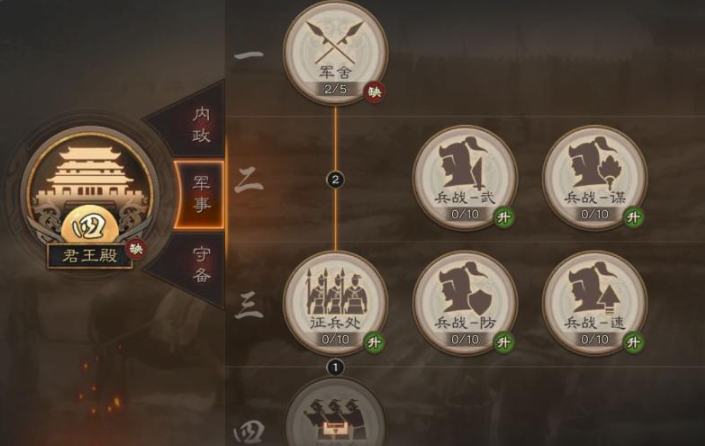705x446 pixels.
Task: Click the green 升 badge on 征兵处
Action: coord(376,343)
